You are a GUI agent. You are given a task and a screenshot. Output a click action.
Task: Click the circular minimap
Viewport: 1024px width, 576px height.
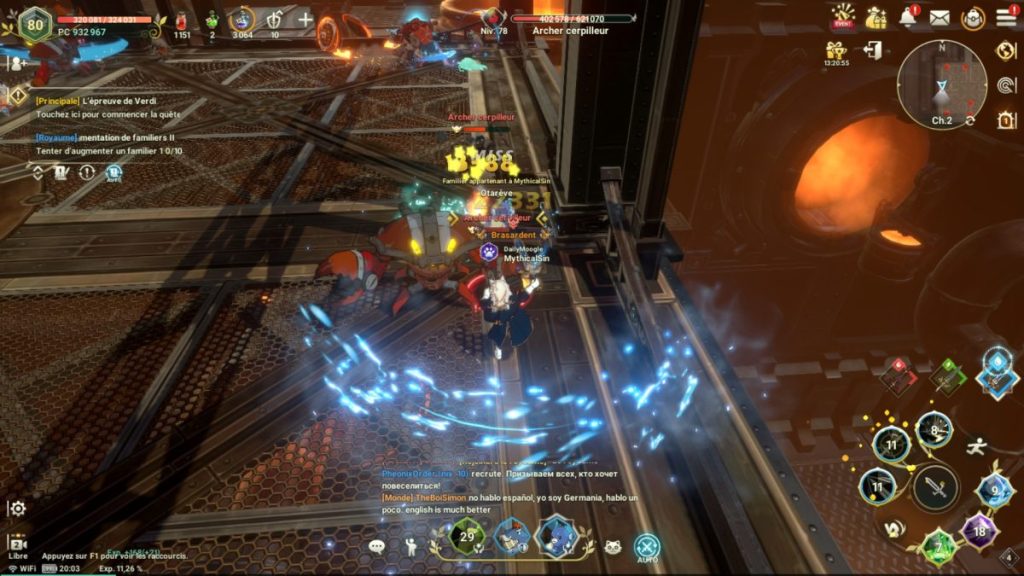click(x=941, y=85)
